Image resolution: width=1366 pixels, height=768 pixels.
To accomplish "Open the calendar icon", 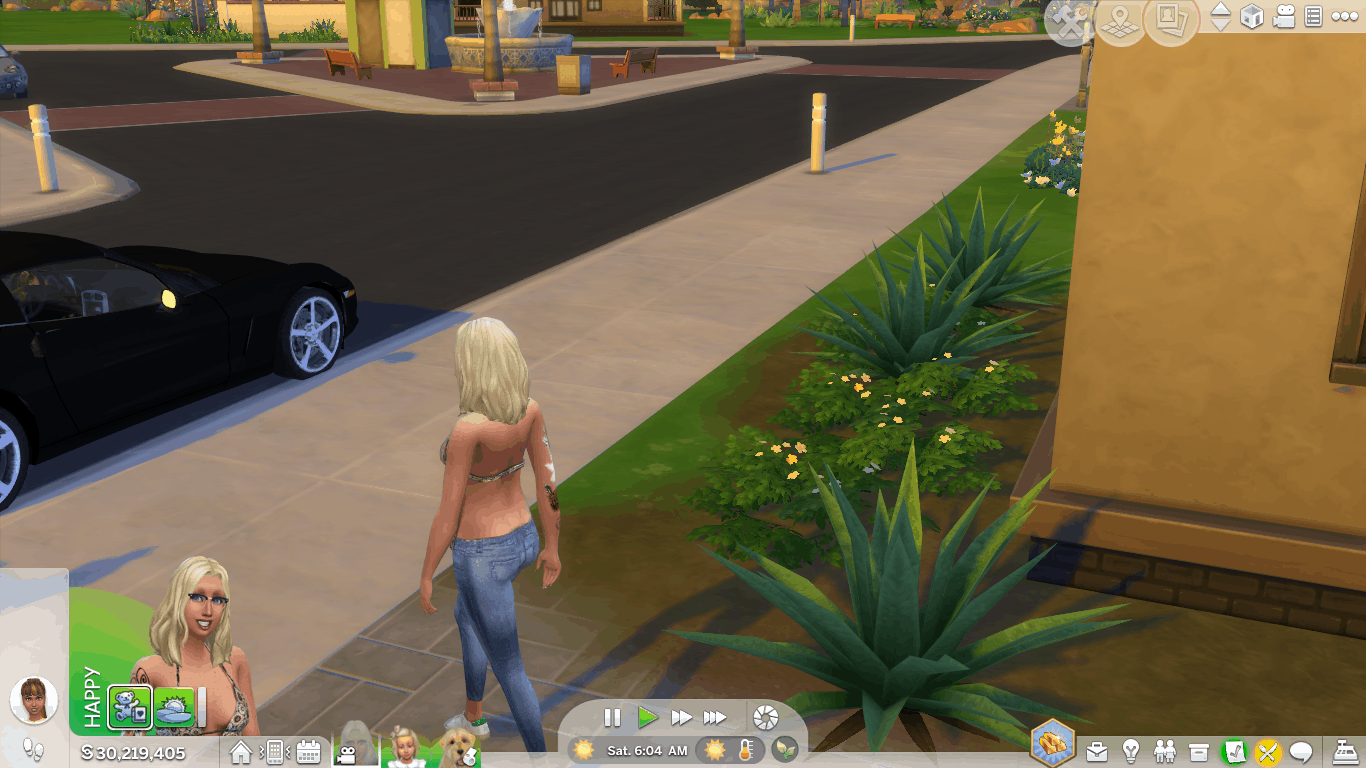I will [308, 752].
